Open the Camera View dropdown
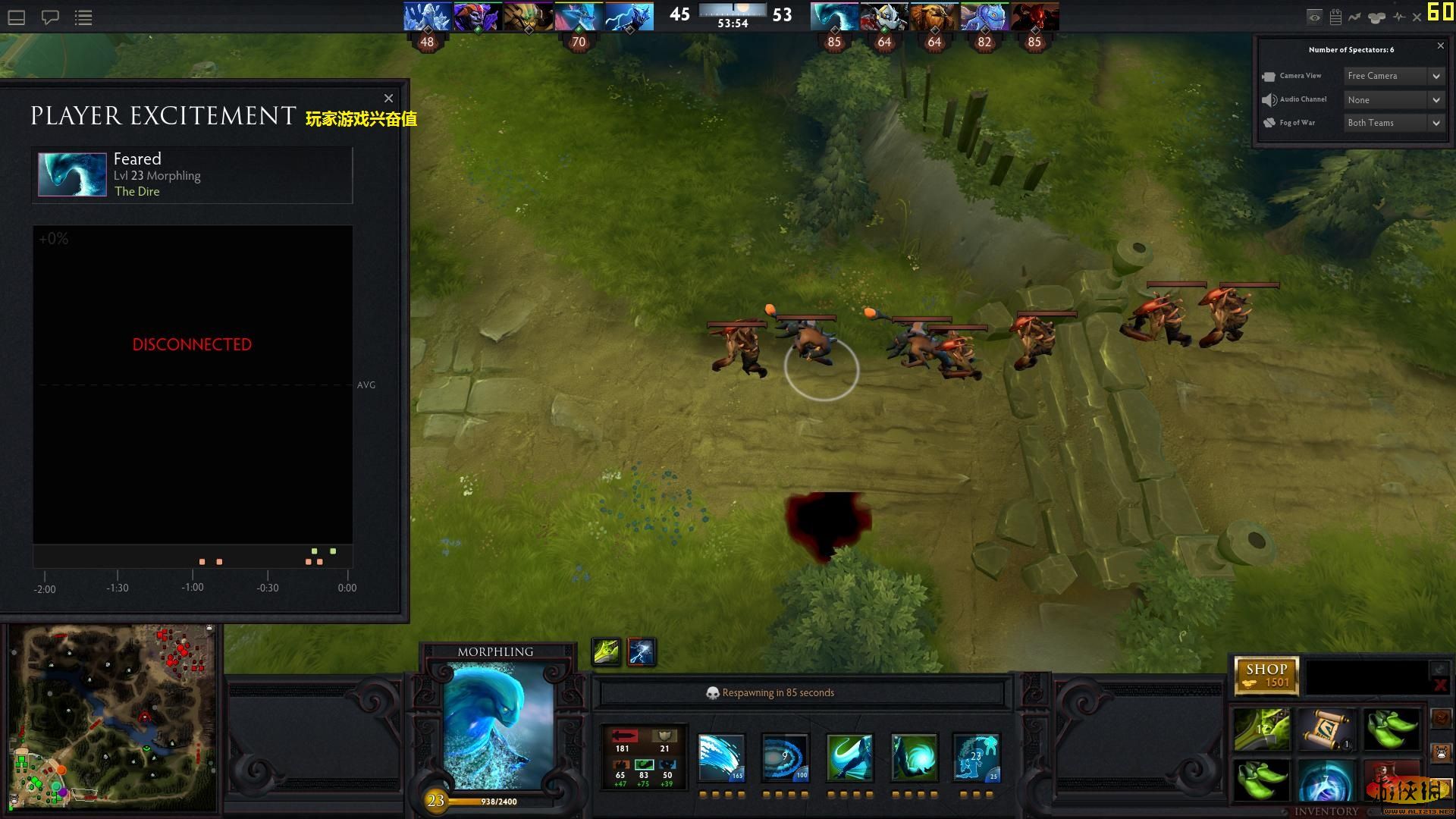Image resolution: width=1456 pixels, height=819 pixels. [x=1394, y=76]
